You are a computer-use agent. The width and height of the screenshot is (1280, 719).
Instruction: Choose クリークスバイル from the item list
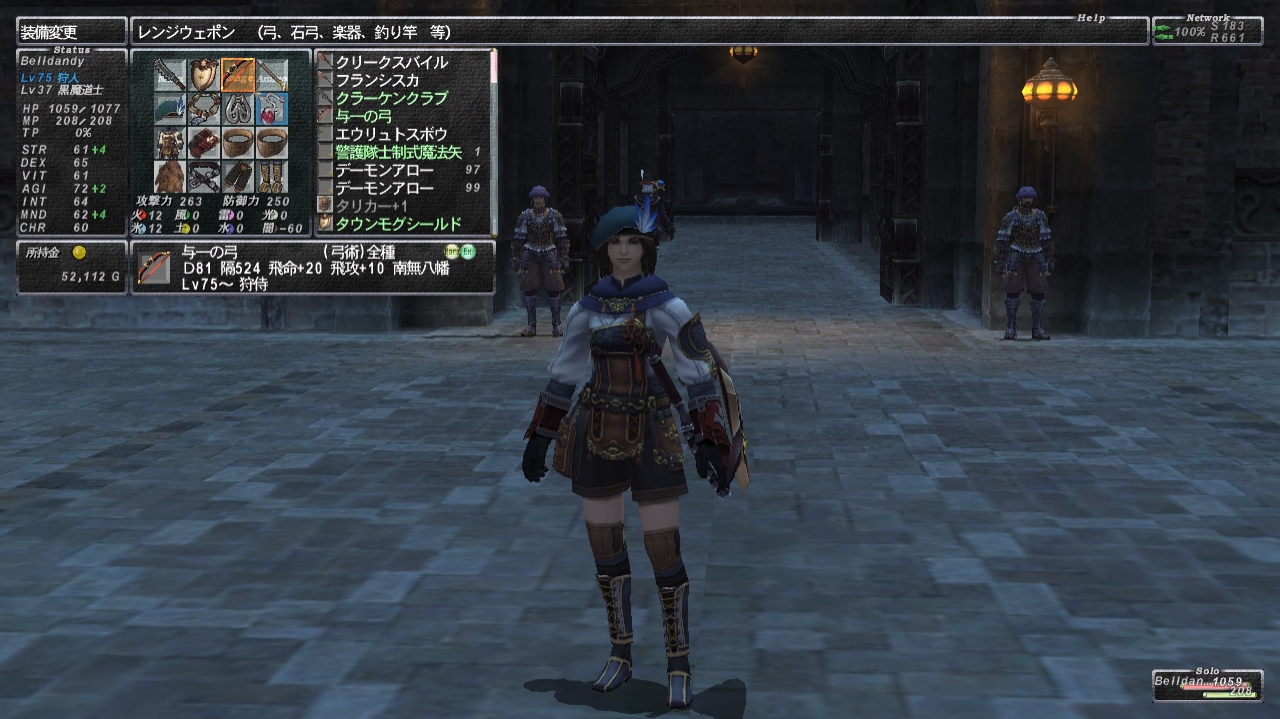391,62
